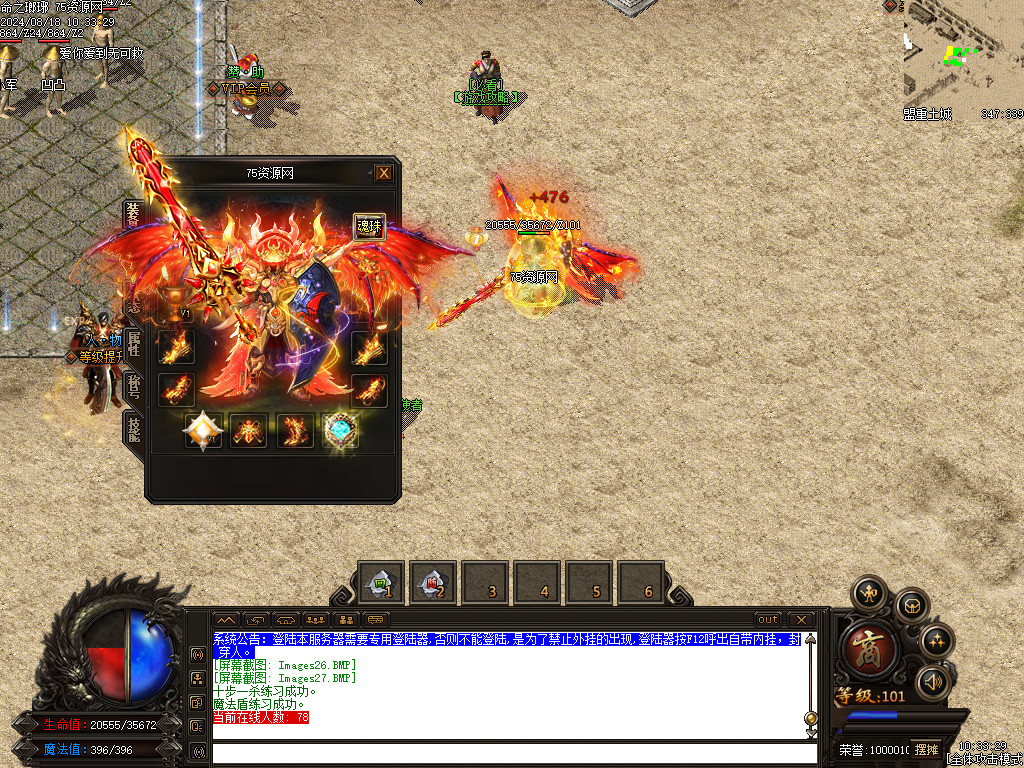The image size is (1024, 768).
Task: Switch to the 称号 title tab
Action: click(133, 388)
